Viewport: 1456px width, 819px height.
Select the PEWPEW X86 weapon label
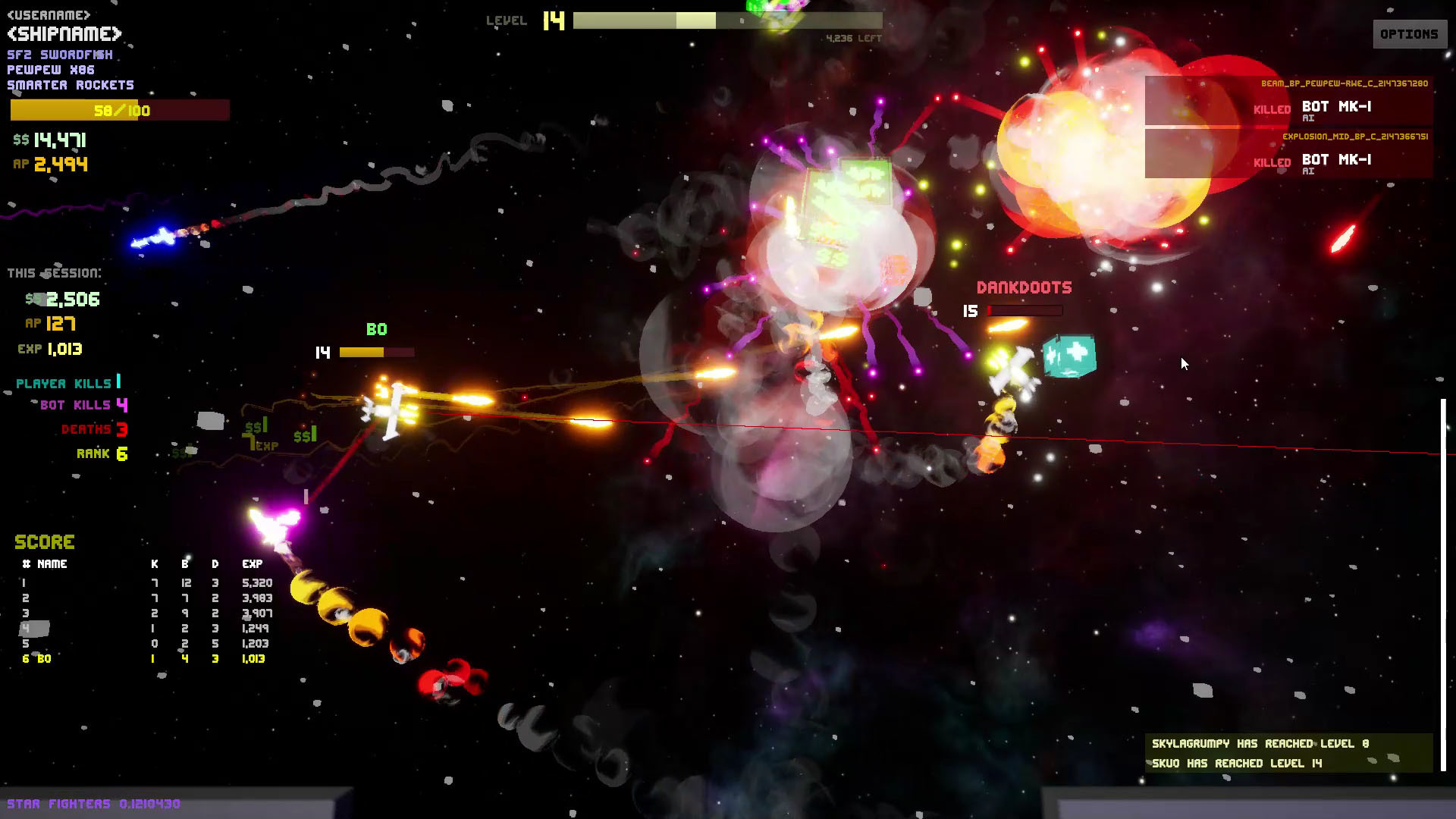pos(50,70)
